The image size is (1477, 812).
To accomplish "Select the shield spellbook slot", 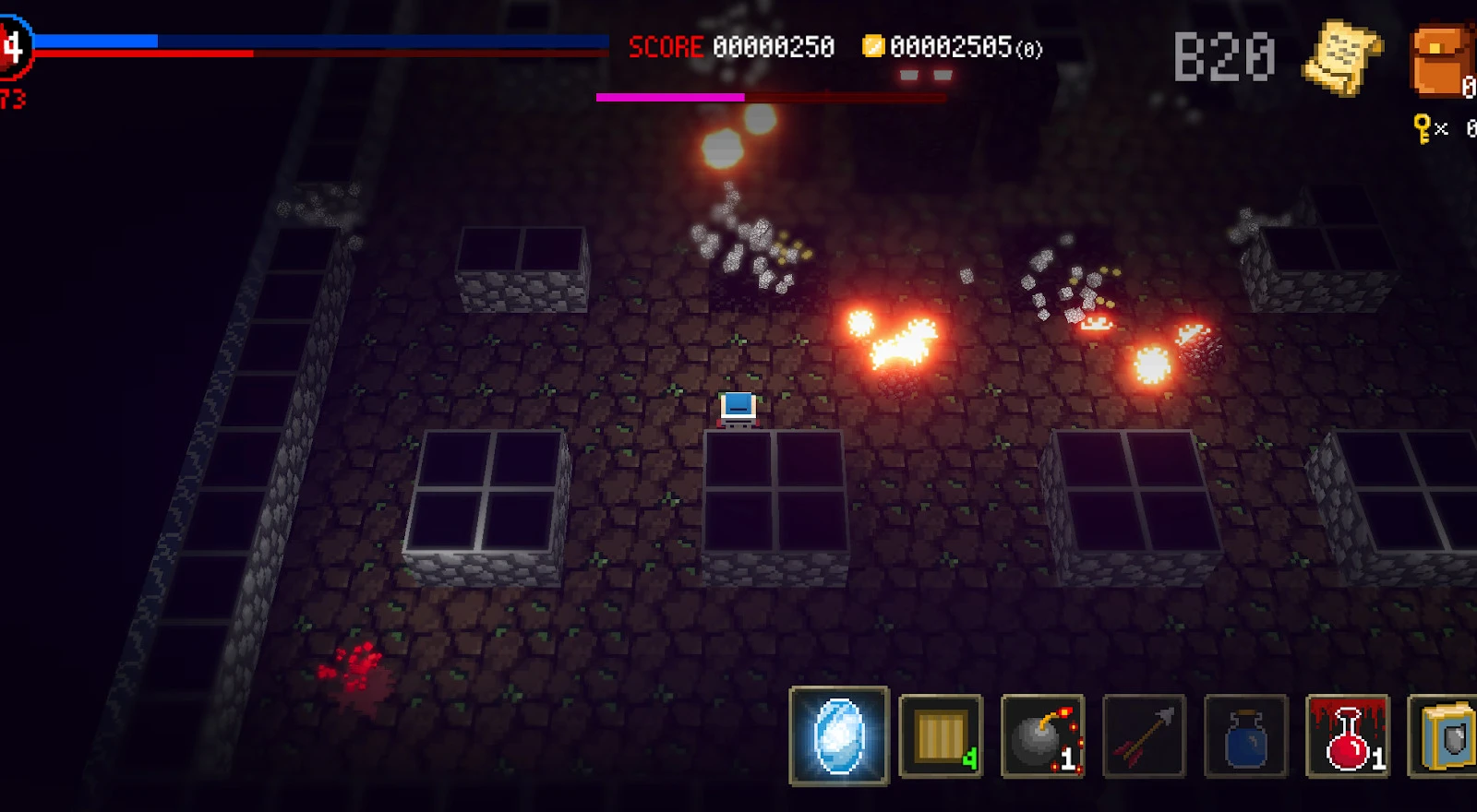I will pos(1444,736).
